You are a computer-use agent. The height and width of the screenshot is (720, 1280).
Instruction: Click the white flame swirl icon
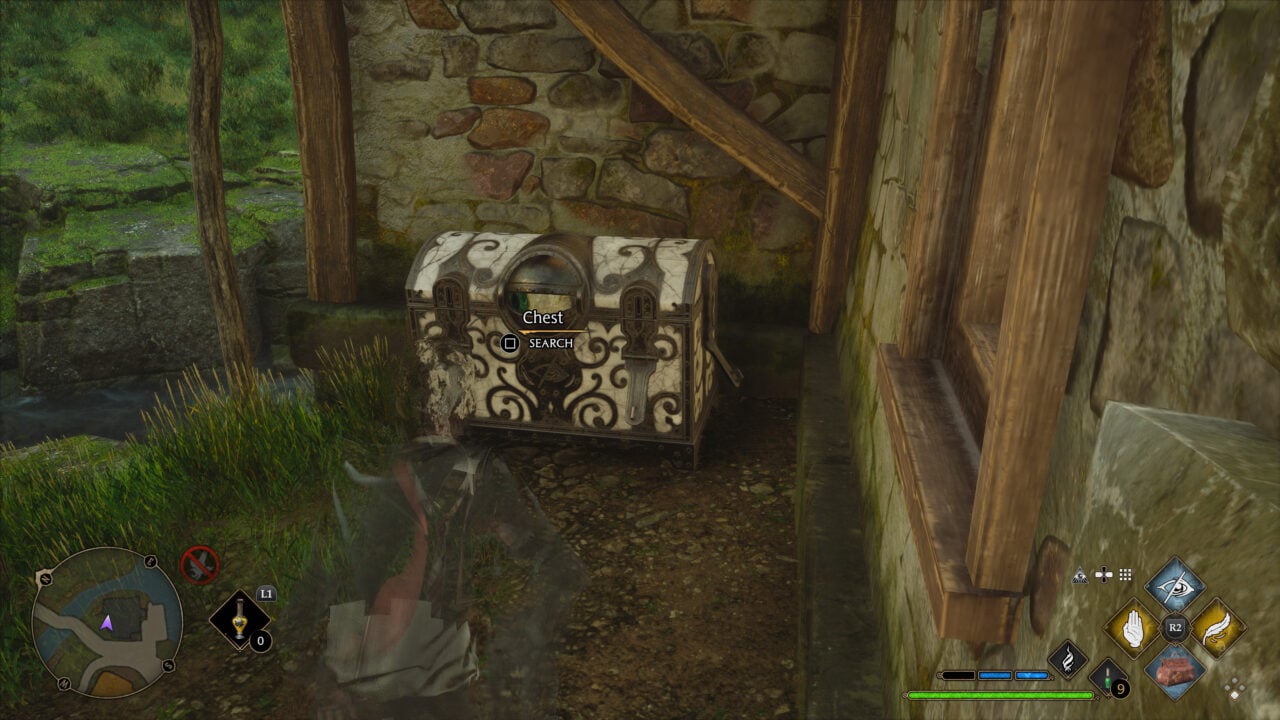(1067, 658)
